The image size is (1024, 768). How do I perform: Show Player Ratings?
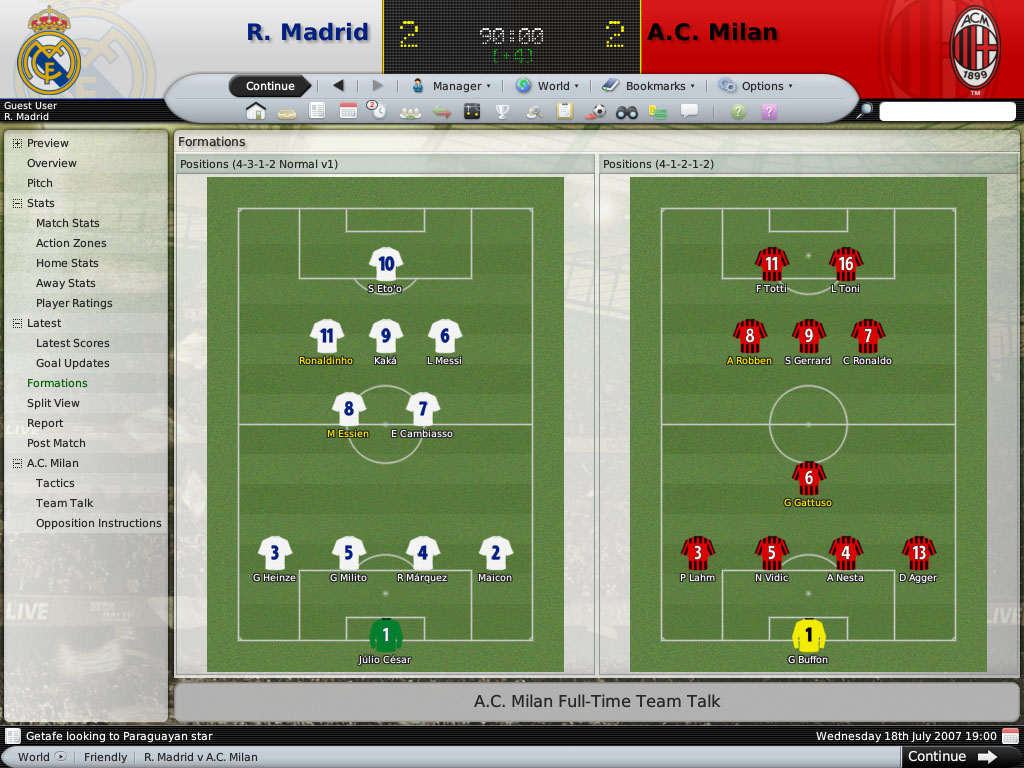74,303
